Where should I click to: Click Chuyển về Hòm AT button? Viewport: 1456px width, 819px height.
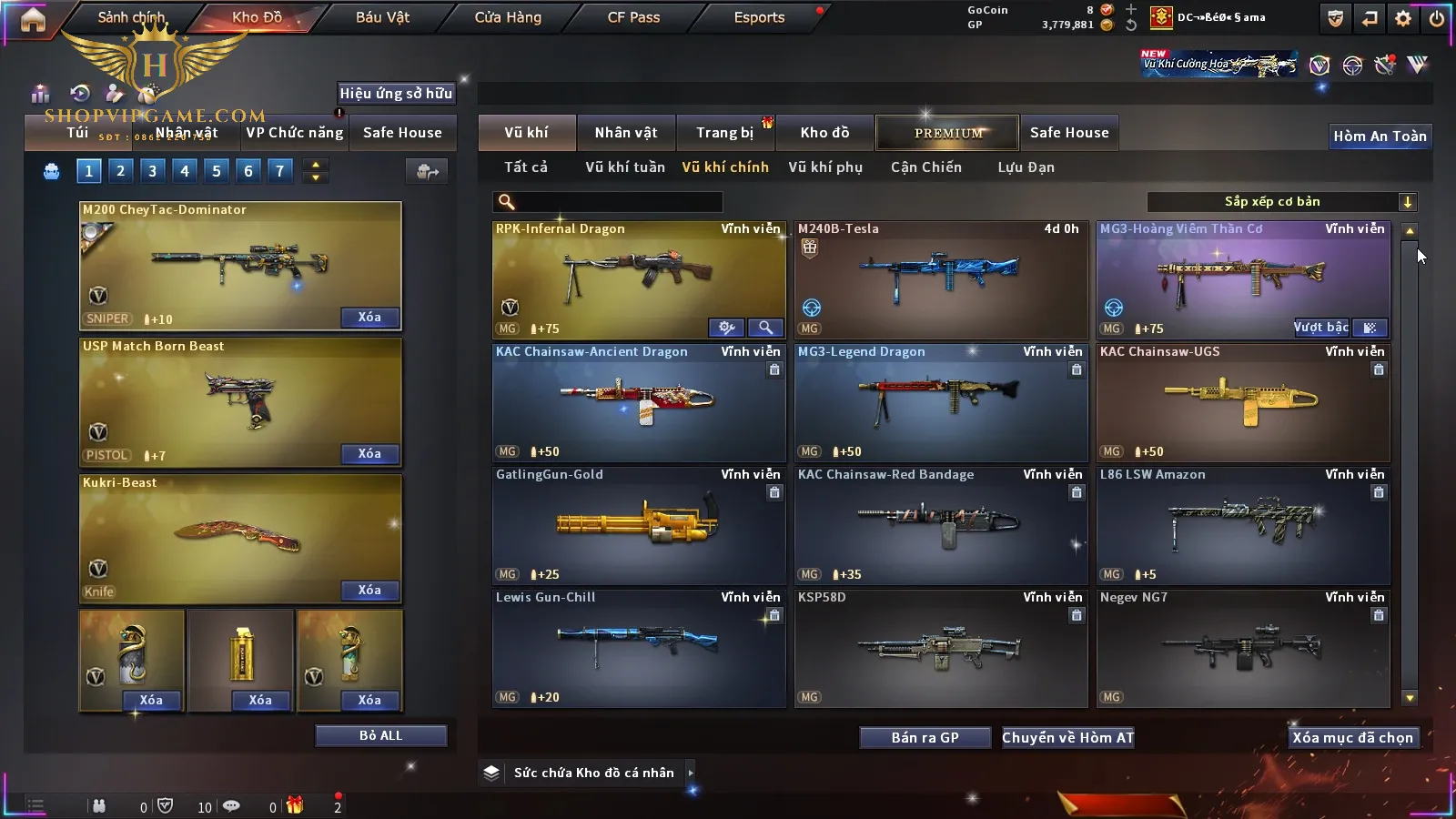(1067, 738)
